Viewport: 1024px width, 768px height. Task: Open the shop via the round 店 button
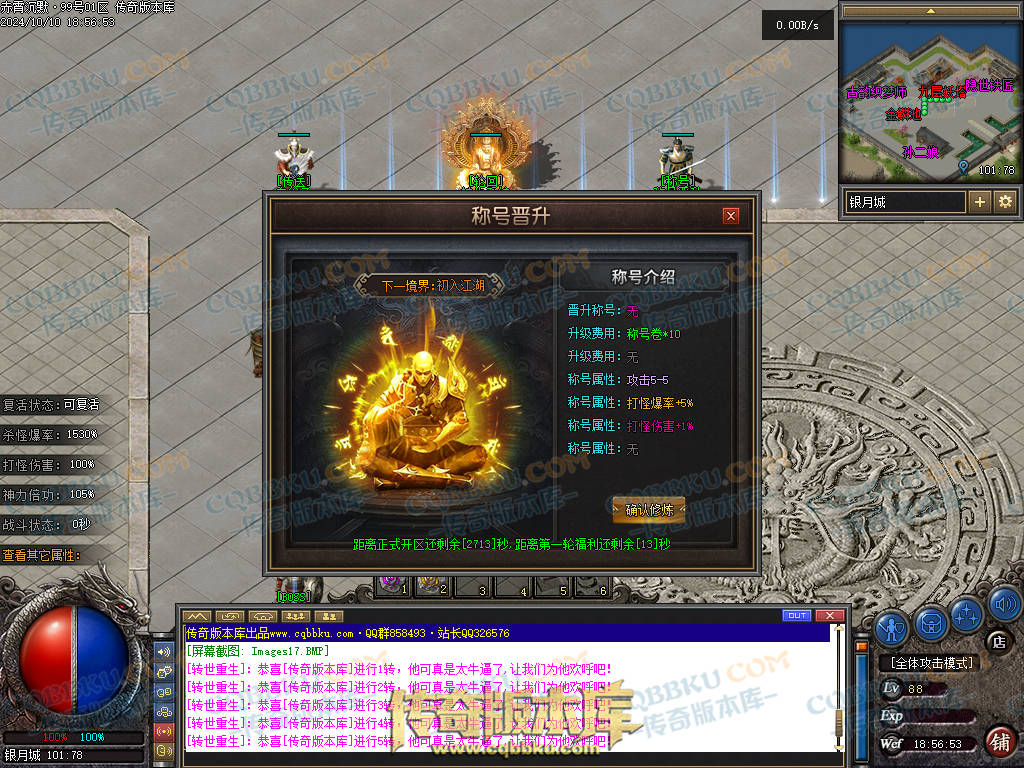[x=997, y=641]
